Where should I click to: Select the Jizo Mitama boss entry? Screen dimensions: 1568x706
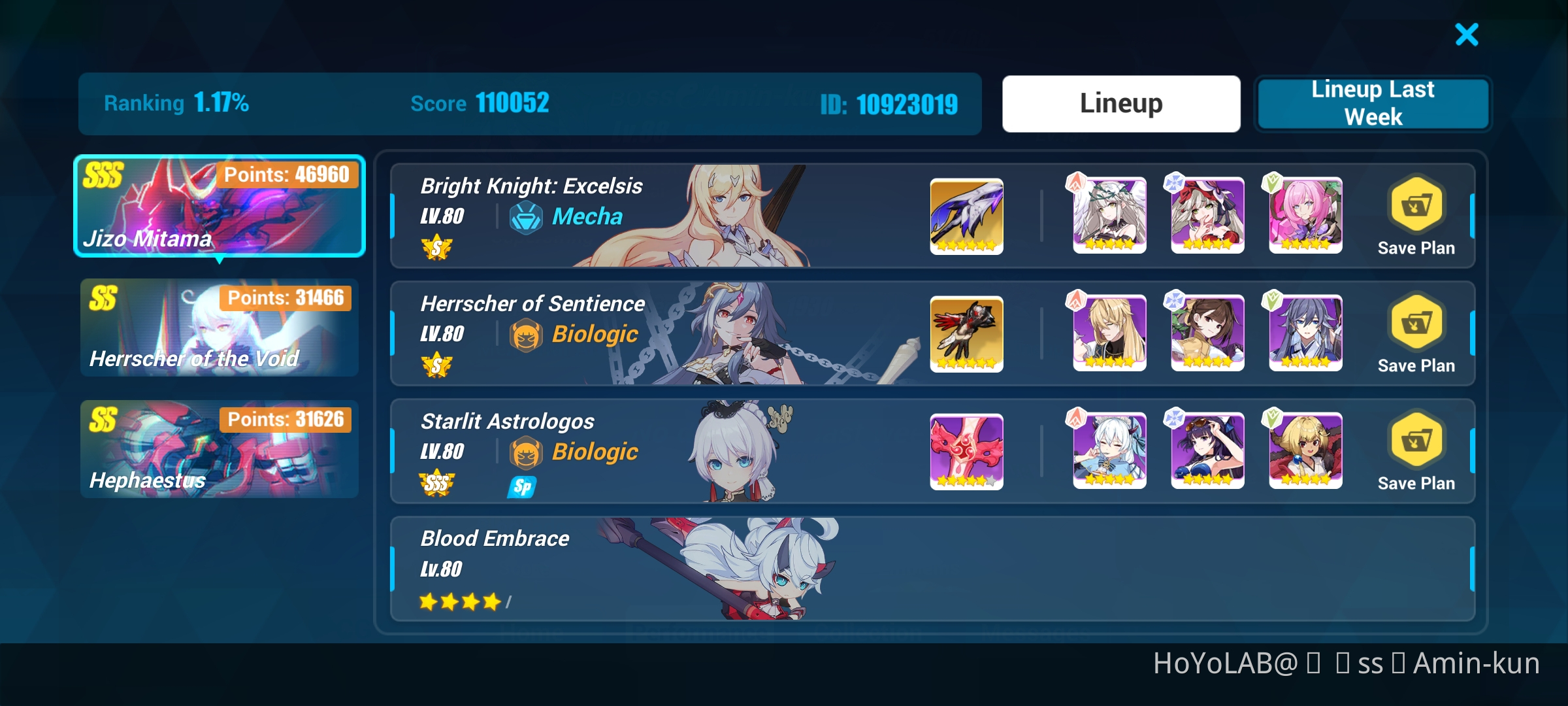coord(220,206)
